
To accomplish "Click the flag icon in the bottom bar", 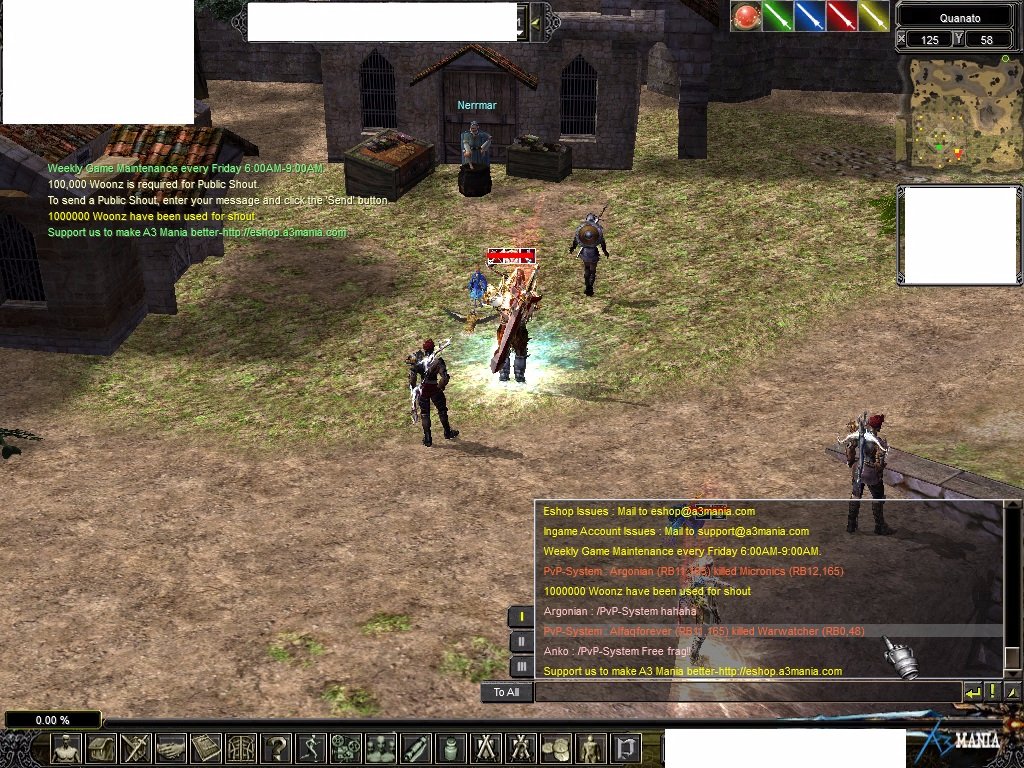I will pyautogui.click(x=626, y=748).
